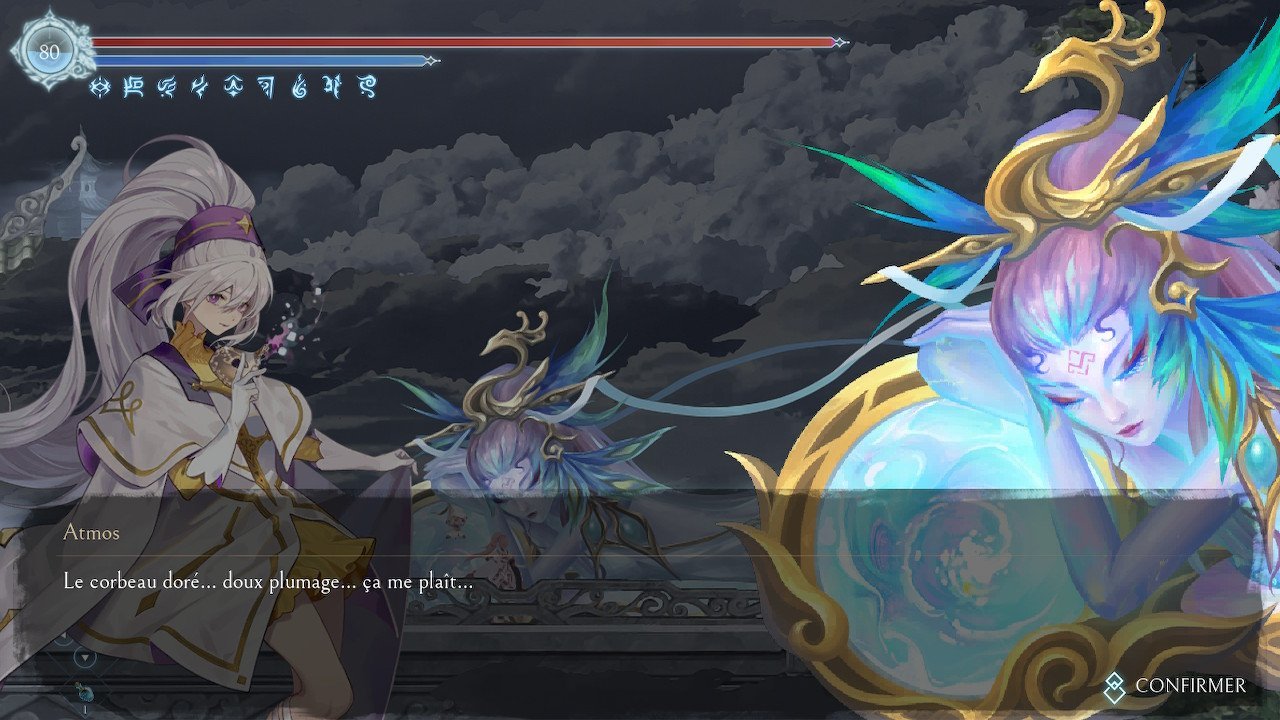Select the CONFIRMER label to advance dialogue
This screenshot has width=1280, height=720.
point(1190,686)
